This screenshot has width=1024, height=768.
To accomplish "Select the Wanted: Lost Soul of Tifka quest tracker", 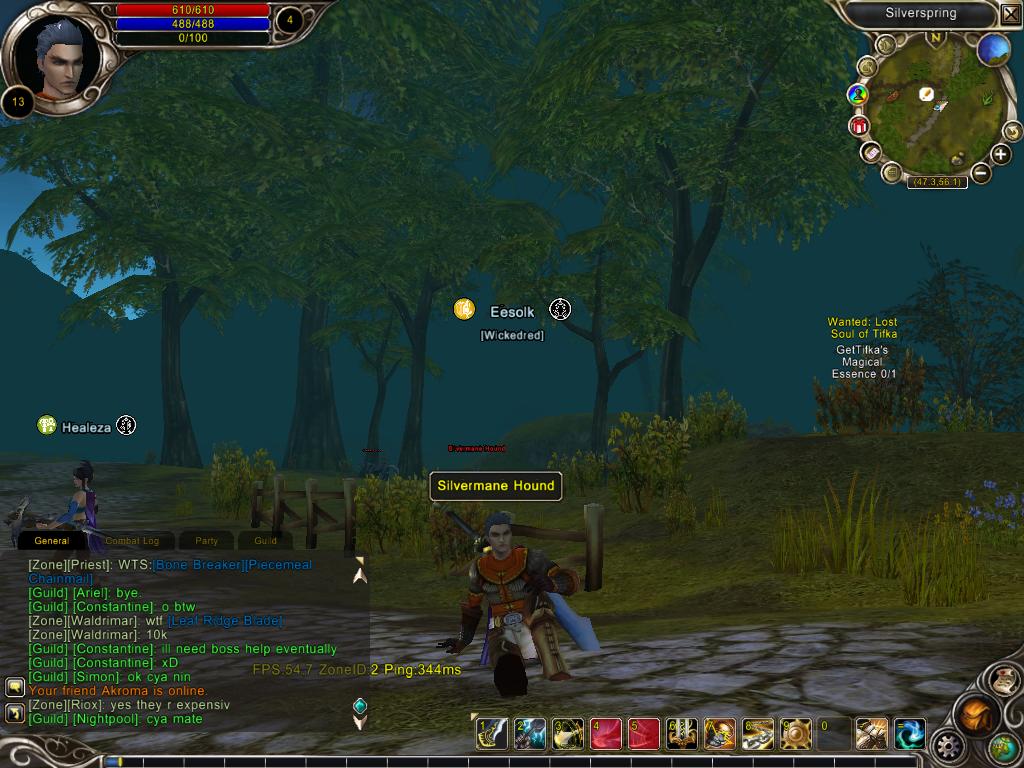I will pyautogui.click(x=862, y=328).
